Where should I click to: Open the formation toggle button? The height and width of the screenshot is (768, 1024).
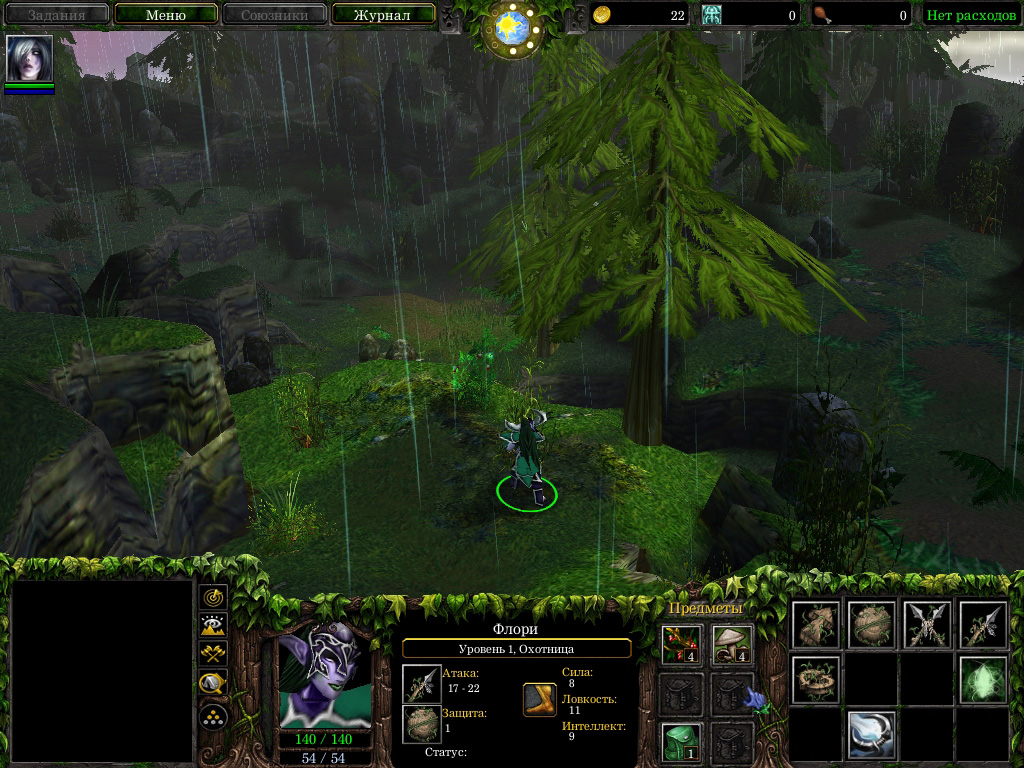click(213, 716)
